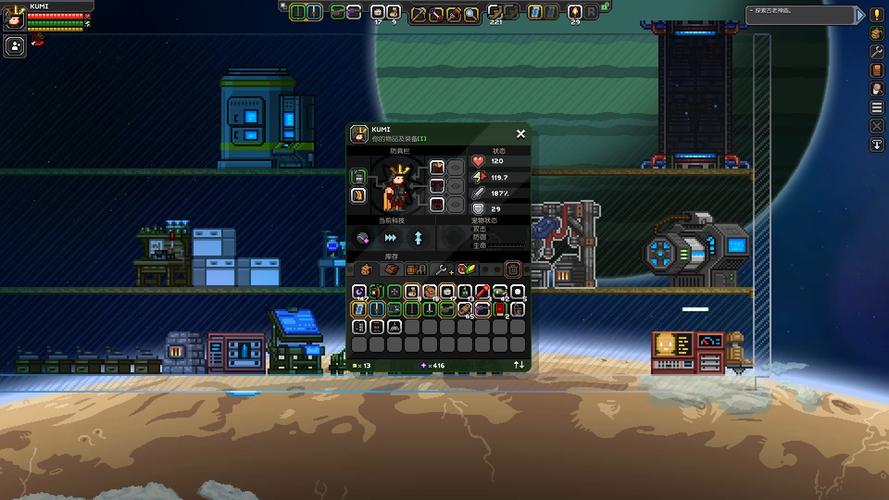The height and width of the screenshot is (500, 889).
Task: Open the wrench-plus tools inventory tab
Action: (x=440, y=269)
